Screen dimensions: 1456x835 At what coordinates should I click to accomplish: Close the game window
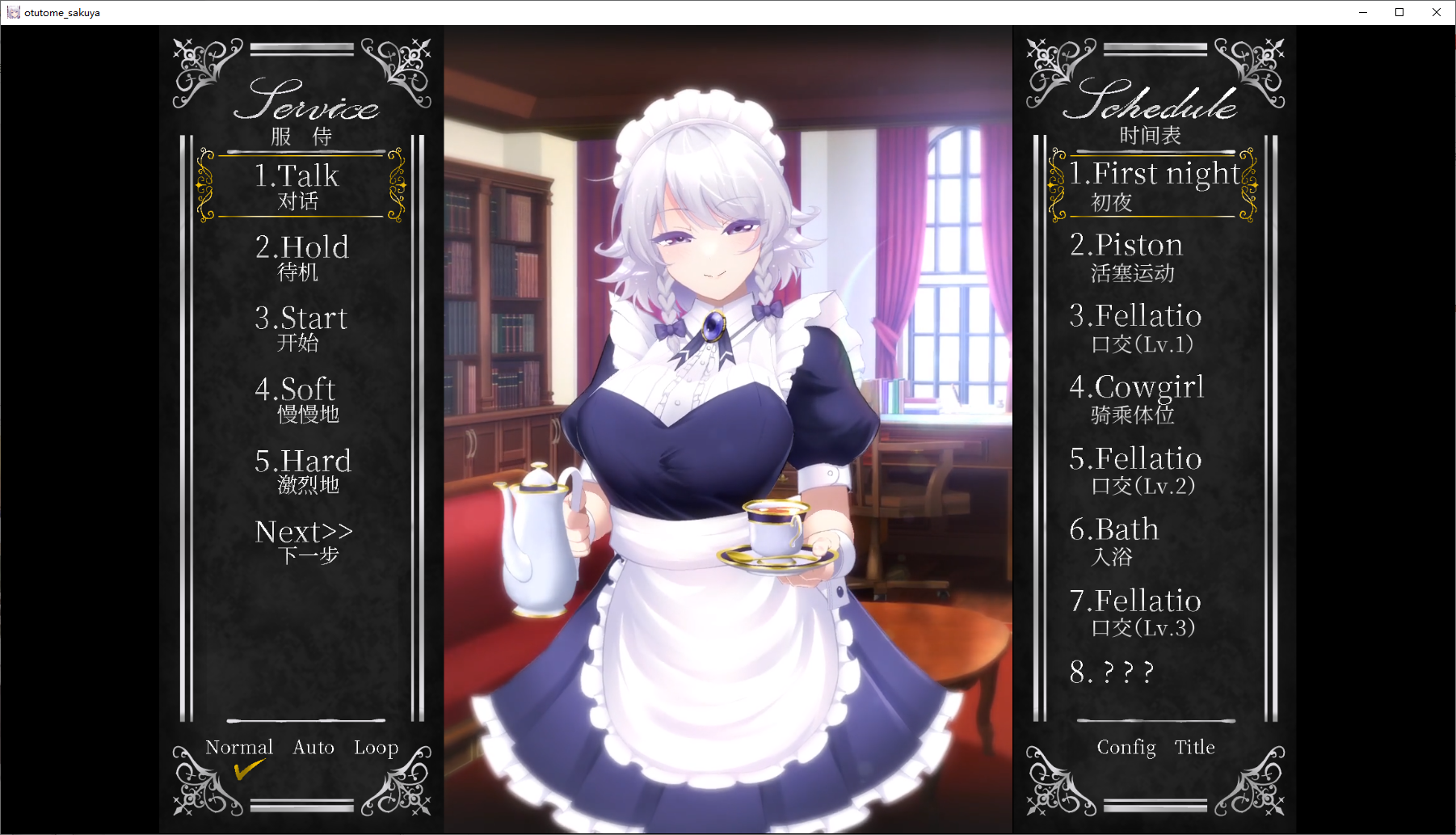point(1437,12)
